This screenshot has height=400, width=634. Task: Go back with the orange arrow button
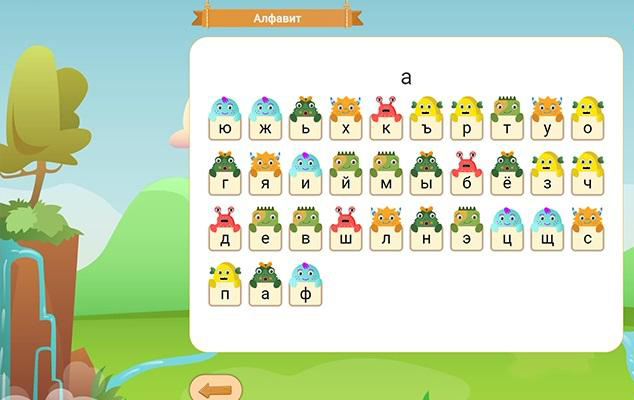(215, 389)
